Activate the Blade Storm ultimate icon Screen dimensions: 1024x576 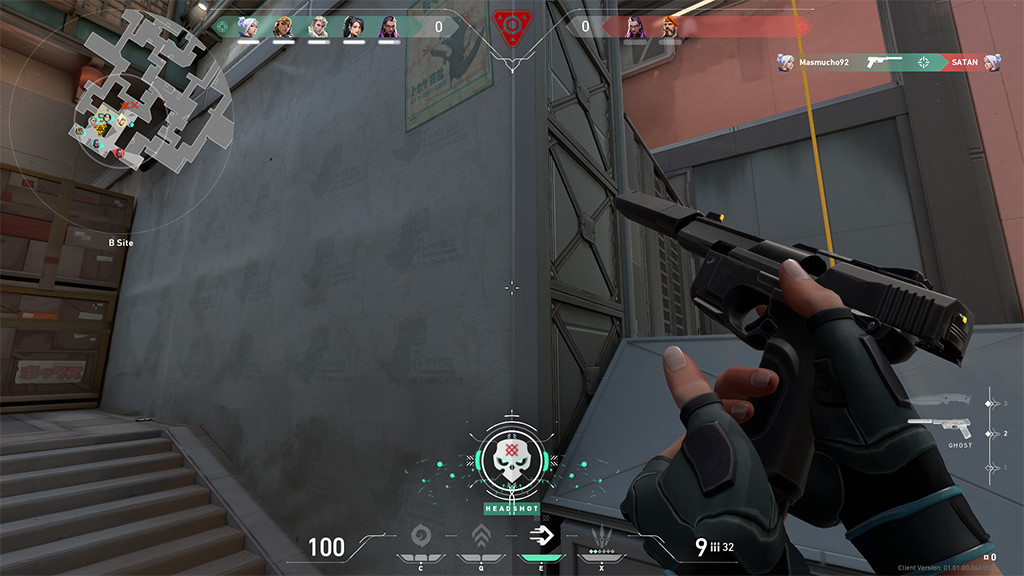pos(602,534)
